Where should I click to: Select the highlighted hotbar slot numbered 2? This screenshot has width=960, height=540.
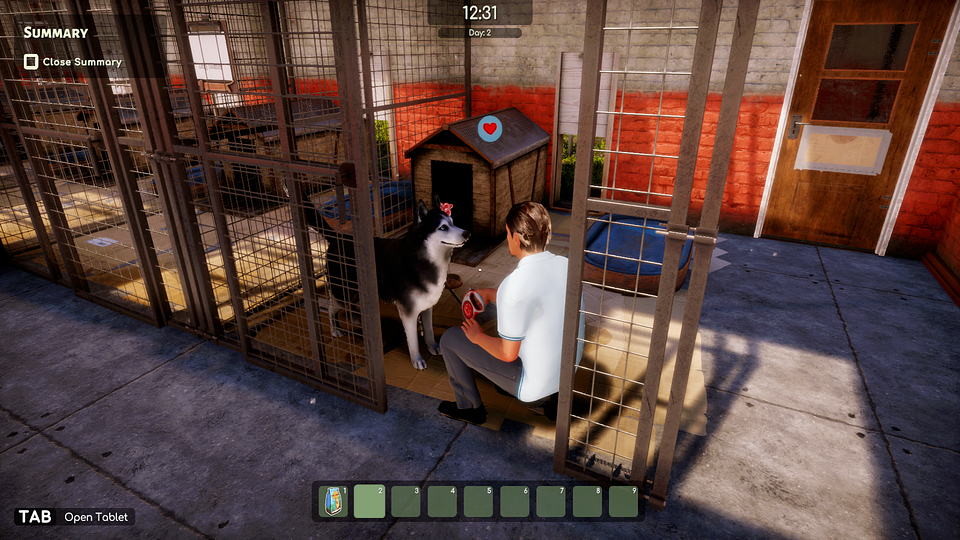pyautogui.click(x=369, y=501)
